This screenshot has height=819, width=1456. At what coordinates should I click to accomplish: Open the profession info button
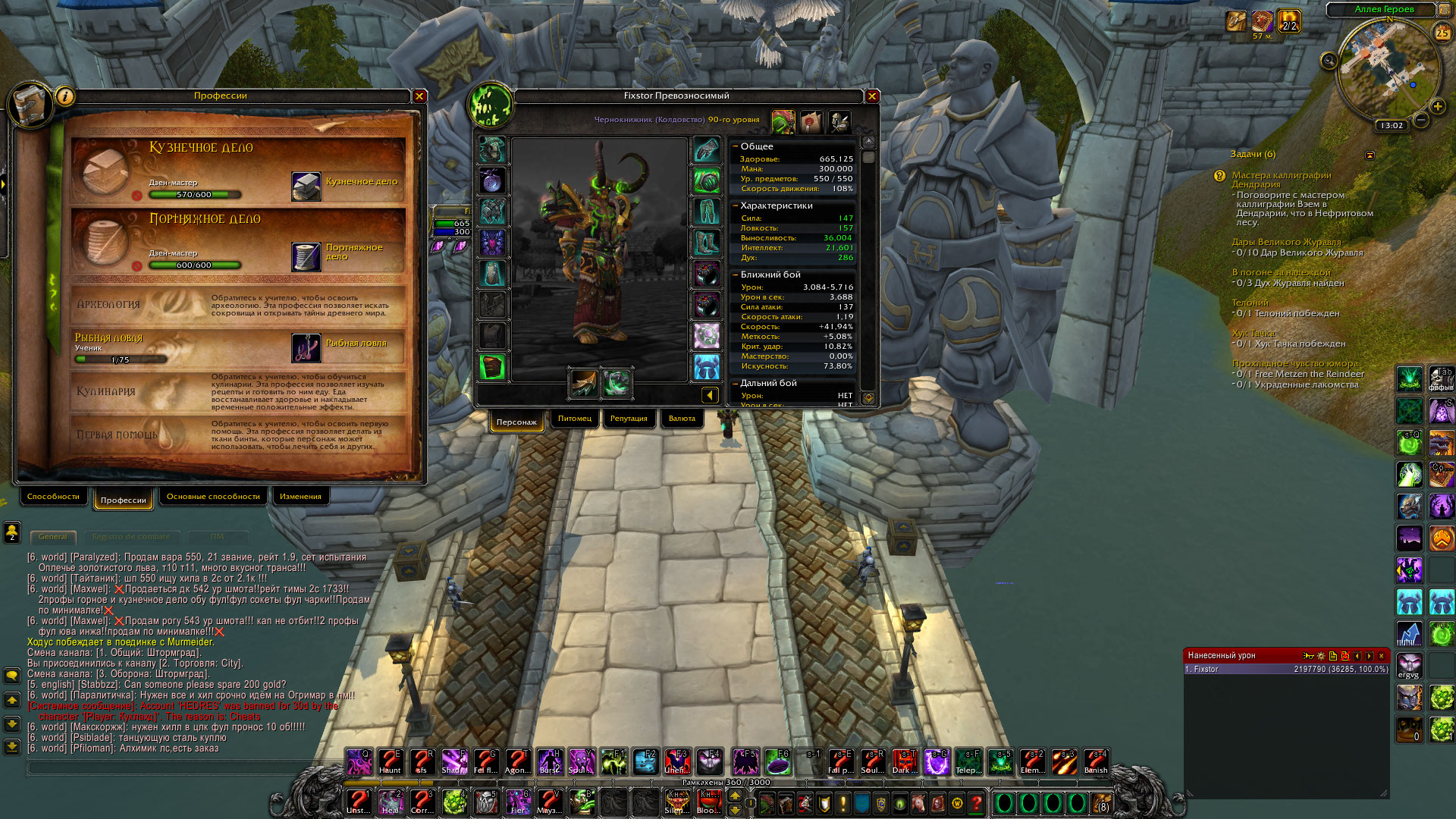click(x=65, y=96)
